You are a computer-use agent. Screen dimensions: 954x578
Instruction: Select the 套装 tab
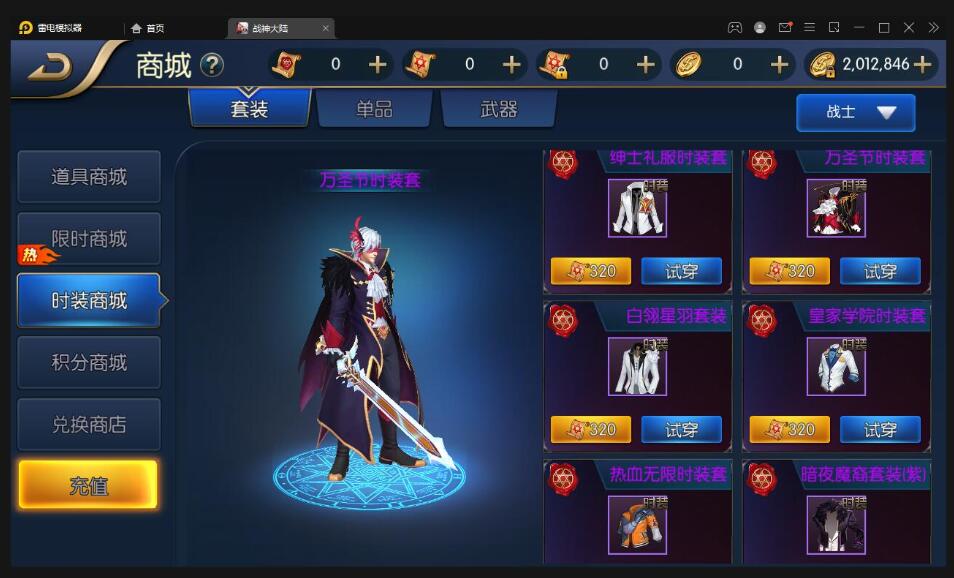coord(249,109)
